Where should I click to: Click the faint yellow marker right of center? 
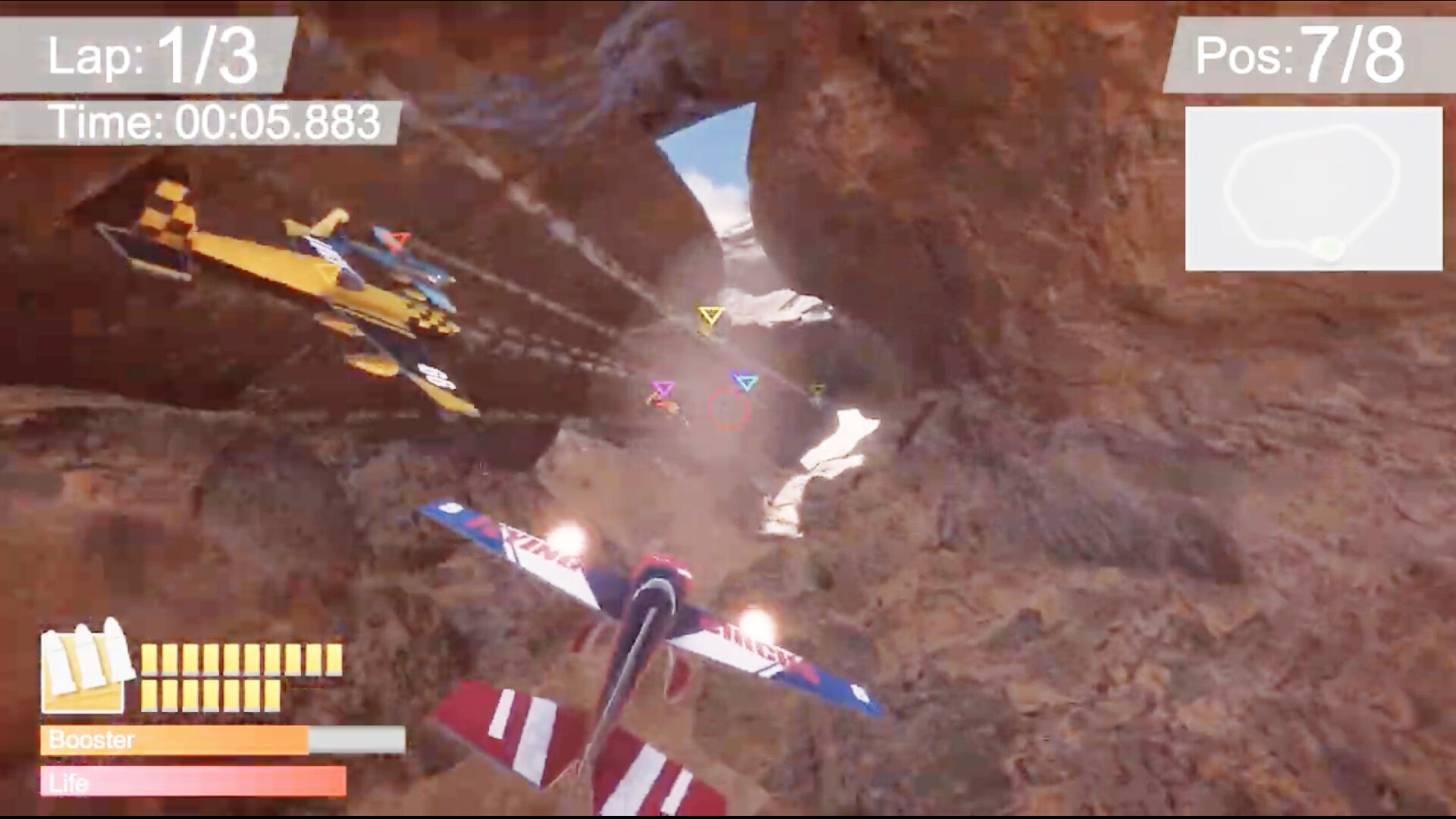[x=817, y=388]
